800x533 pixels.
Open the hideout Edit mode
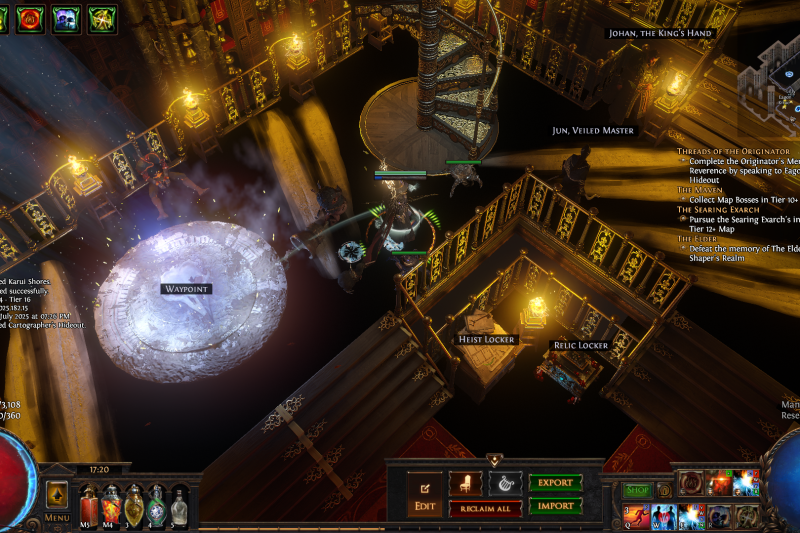(x=424, y=490)
